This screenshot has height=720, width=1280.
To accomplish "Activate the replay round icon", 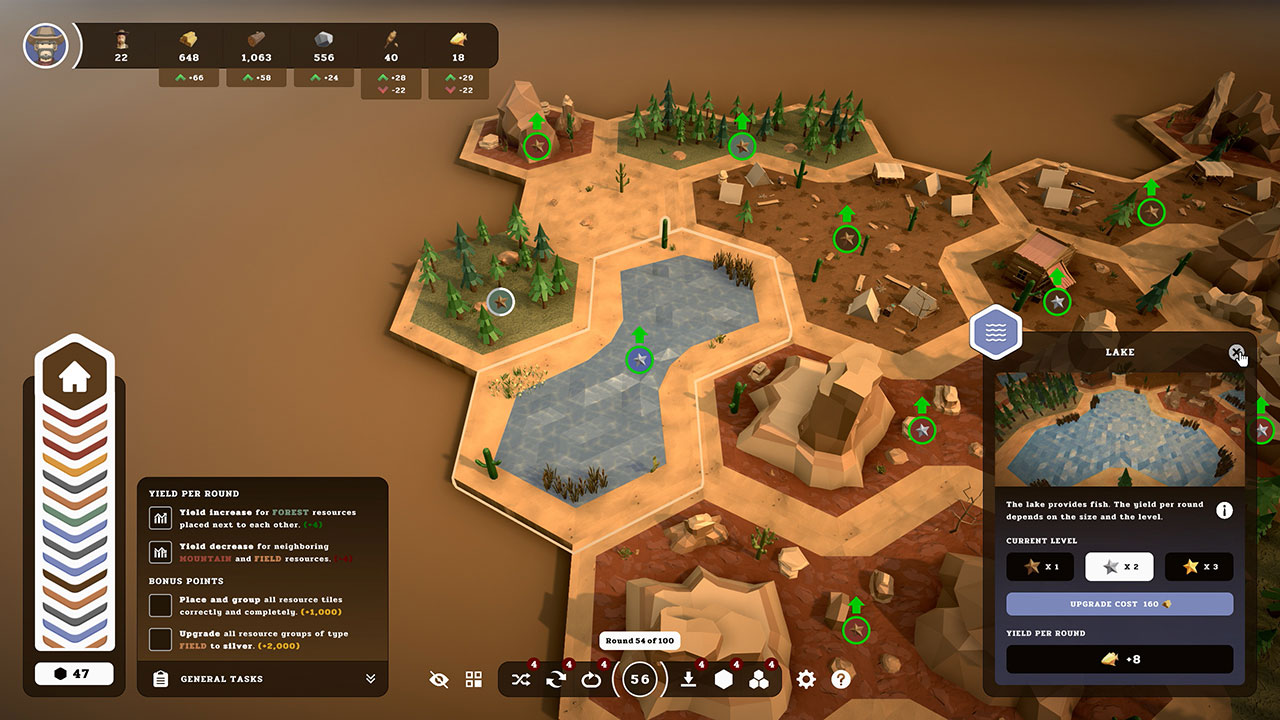I will pyautogui.click(x=592, y=679).
